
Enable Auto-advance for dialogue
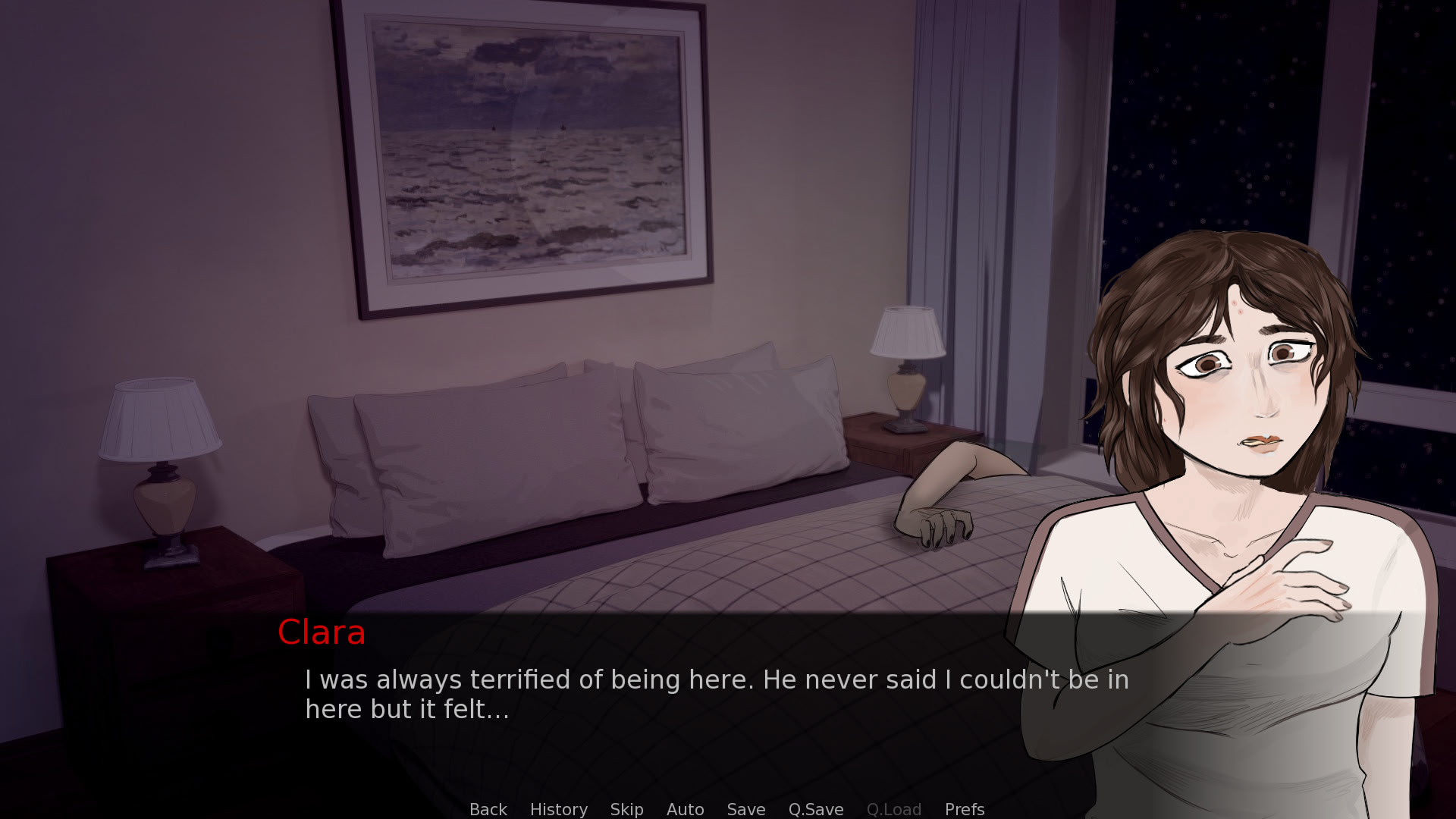pos(685,809)
